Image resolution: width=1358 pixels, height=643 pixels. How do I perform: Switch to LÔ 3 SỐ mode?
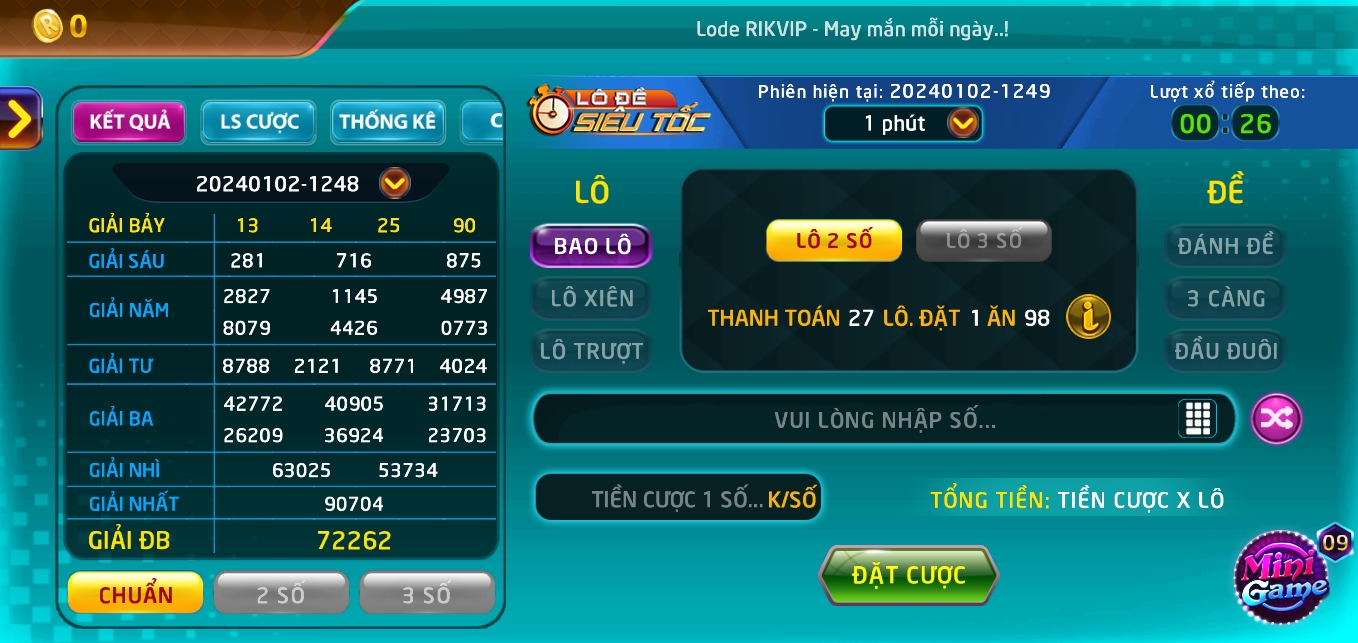click(983, 240)
